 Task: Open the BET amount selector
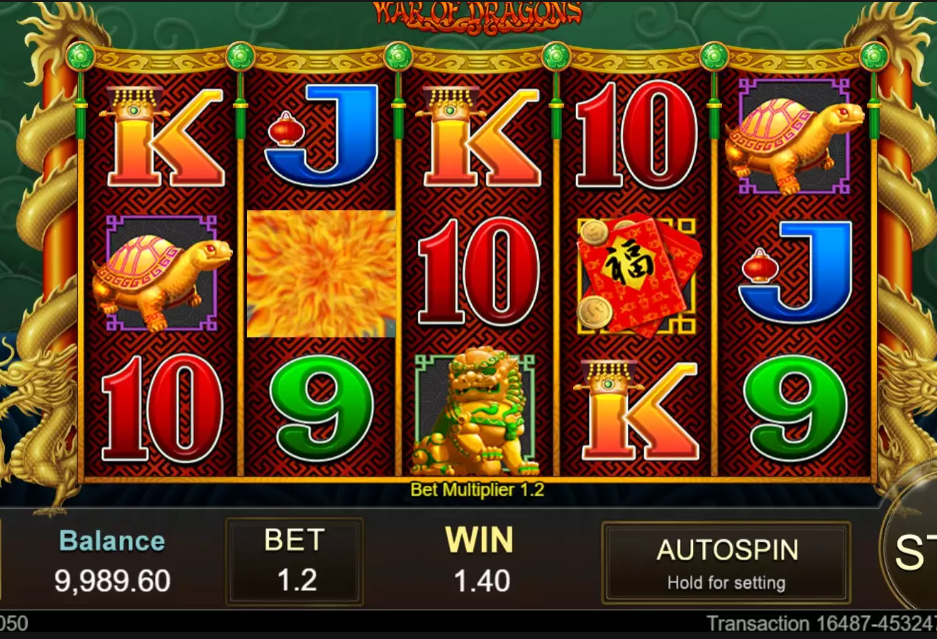[x=296, y=561]
